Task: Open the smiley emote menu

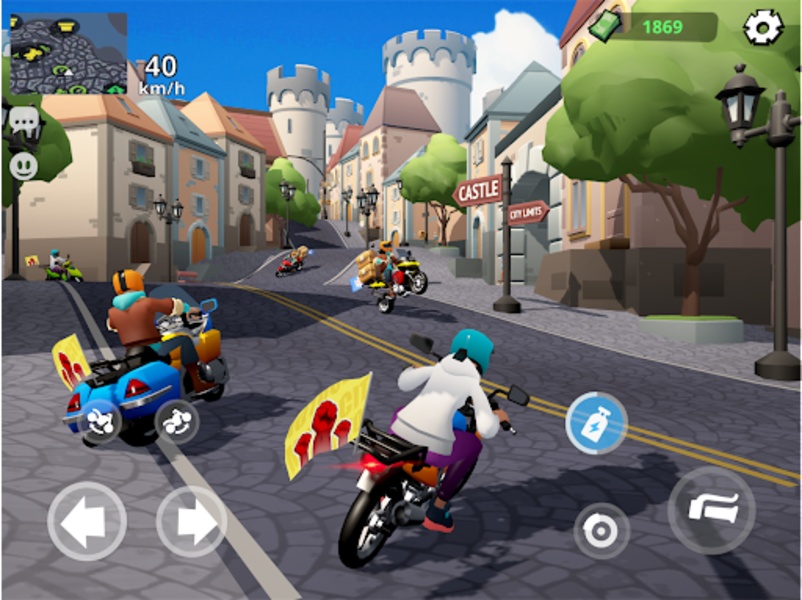Action: tap(23, 165)
